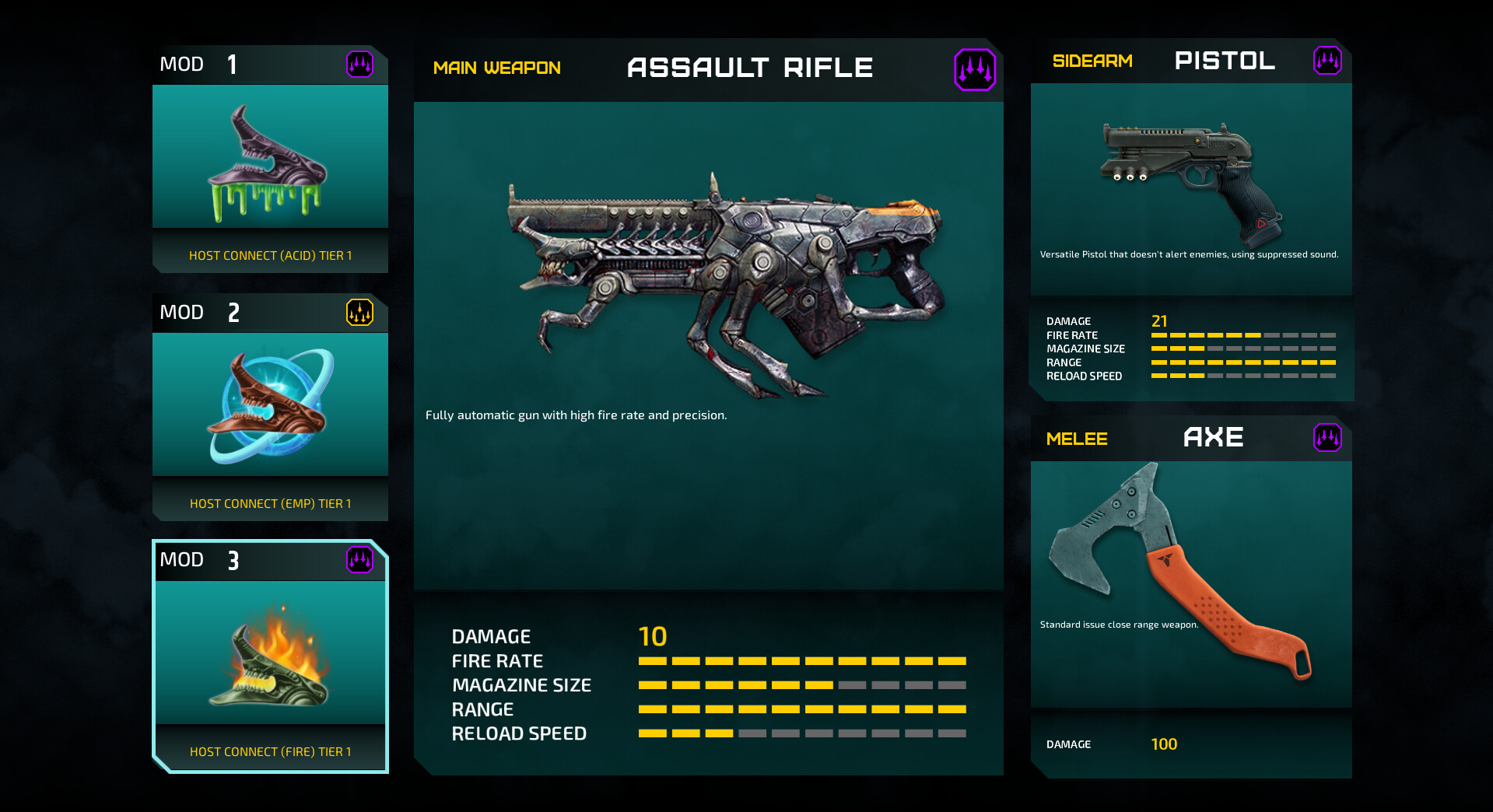
Task: Click the Host Connect (Fire) Tier 1 label
Action: pos(270,751)
